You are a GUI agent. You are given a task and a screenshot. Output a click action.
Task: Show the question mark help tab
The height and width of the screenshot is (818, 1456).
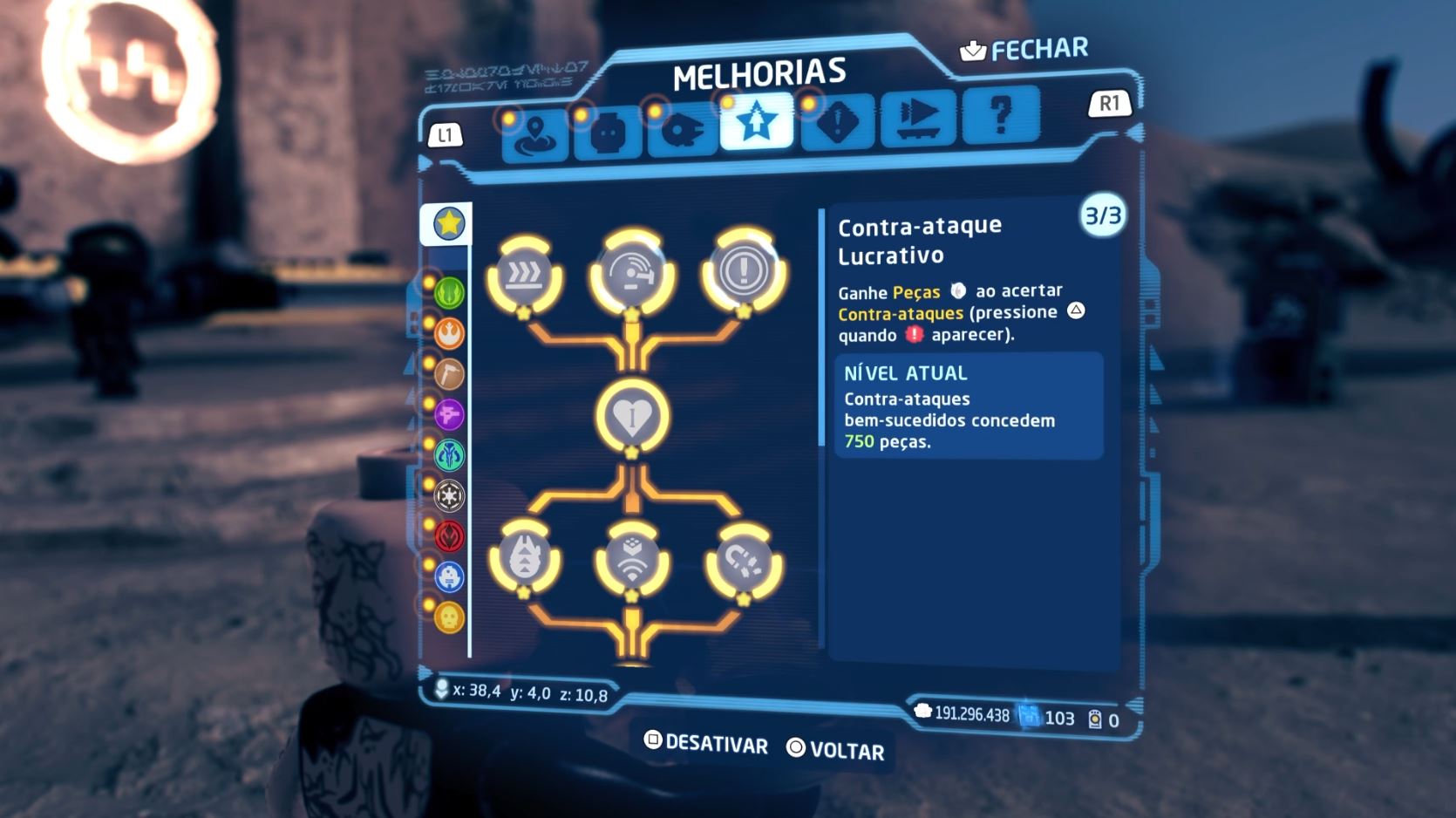pyautogui.click(x=1001, y=114)
